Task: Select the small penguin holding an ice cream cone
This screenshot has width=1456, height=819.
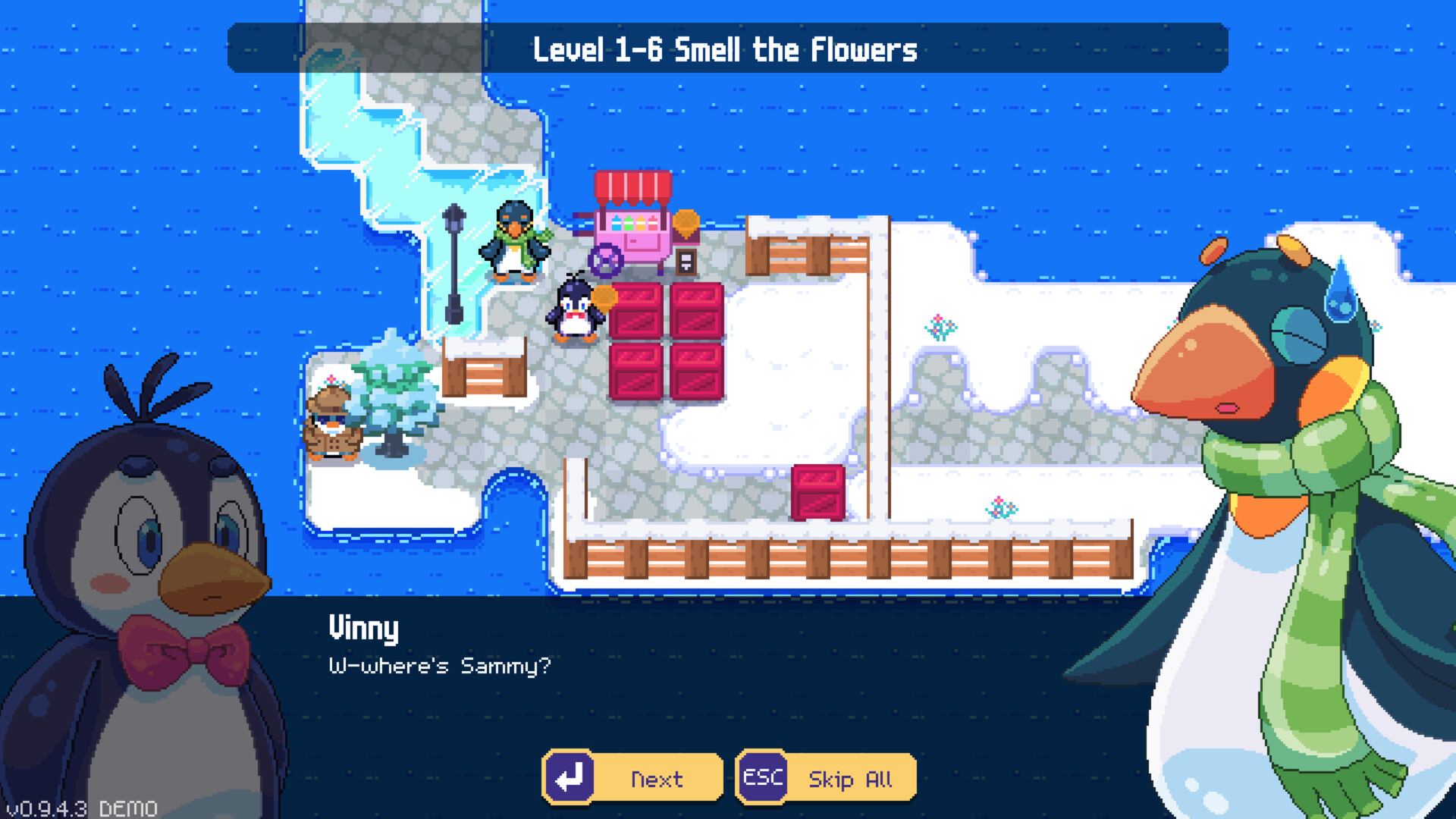Action: coord(575,311)
